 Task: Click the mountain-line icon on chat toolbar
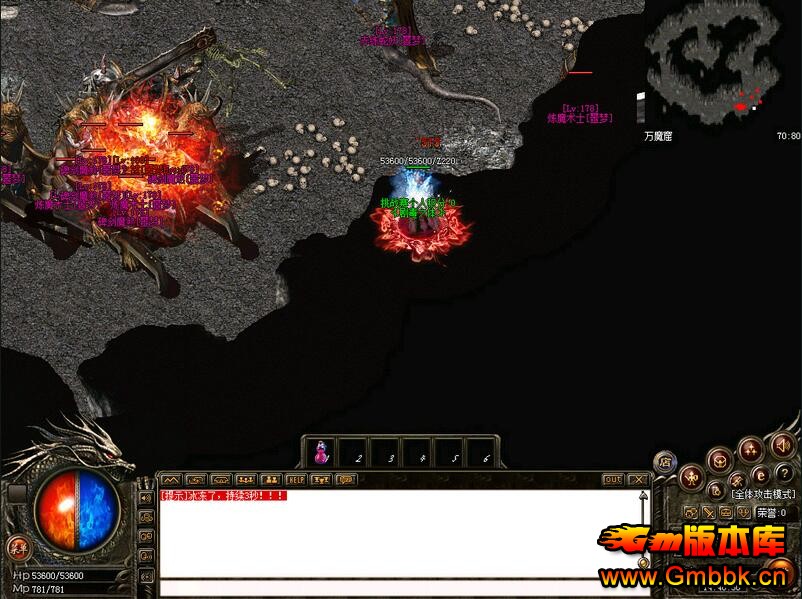click(170, 480)
